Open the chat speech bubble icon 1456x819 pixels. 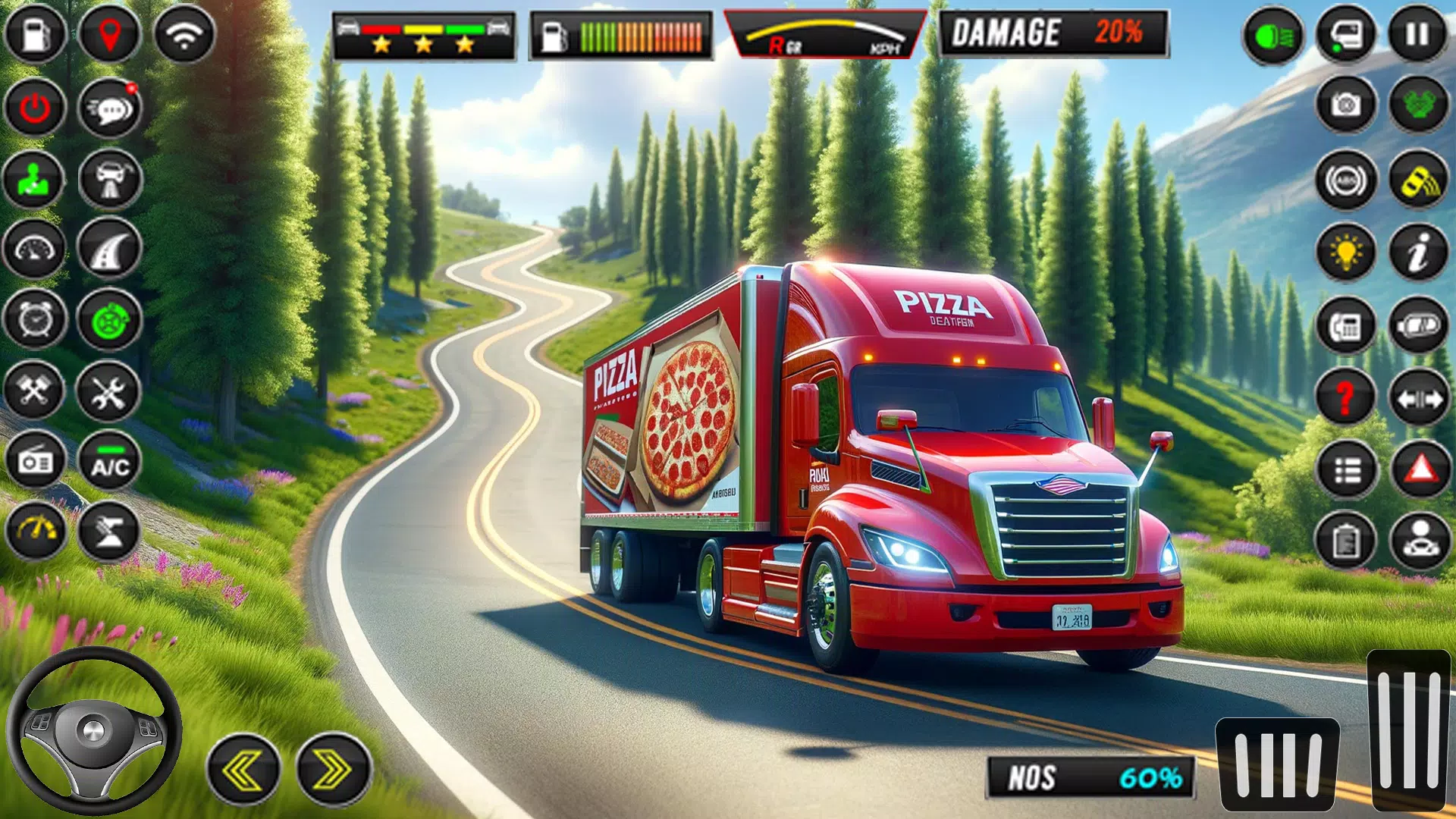[x=110, y=108]
